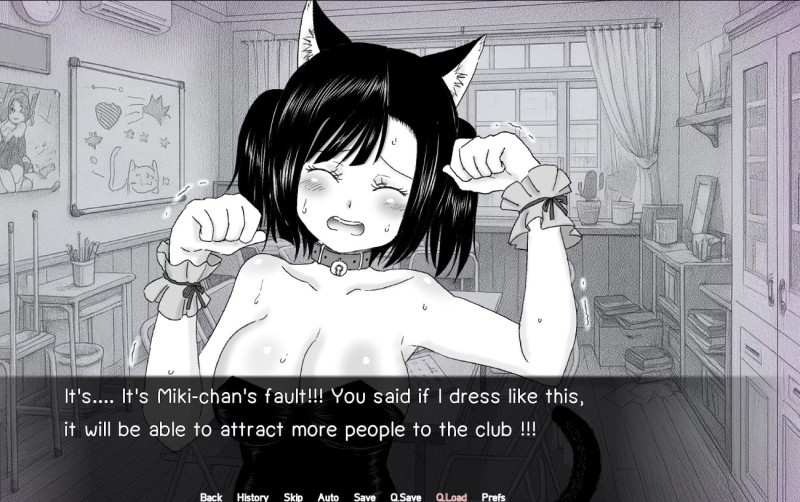Activate Skip mode
The width and height of the screenshot is (800, 502).
[x=293, y=496]
